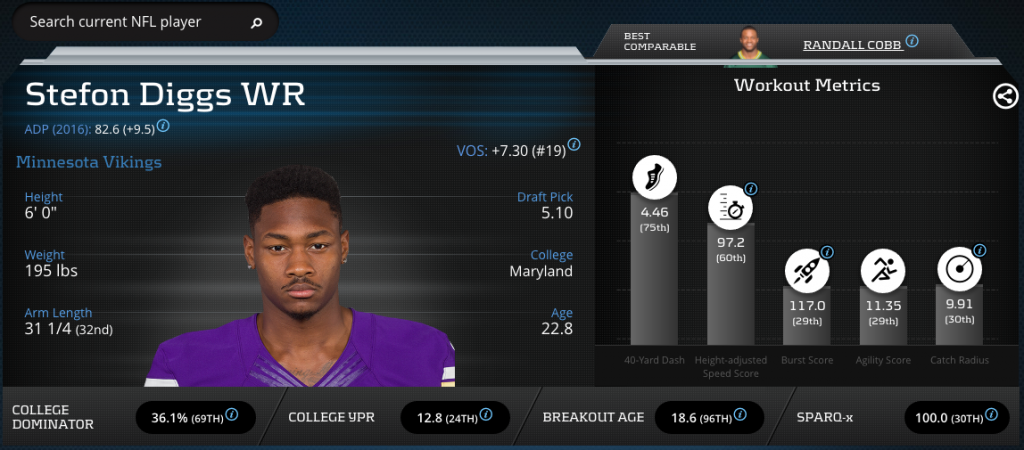Show info tooltip beside VOS rating
The image size is (1024, 450).
coord(576,150)
